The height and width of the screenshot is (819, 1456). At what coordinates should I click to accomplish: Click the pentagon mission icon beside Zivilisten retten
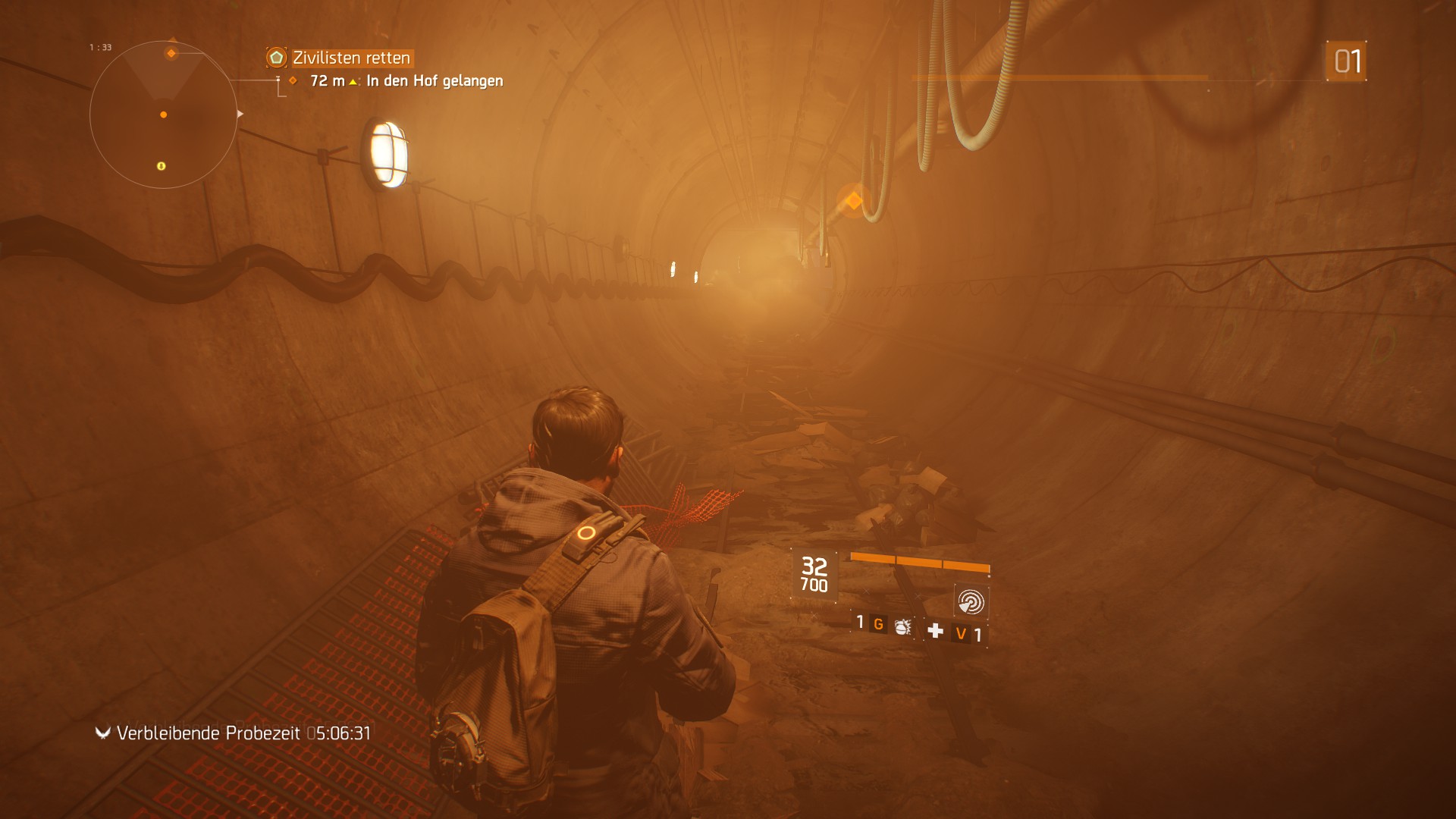pyautogui.click(x=277, y=58)
